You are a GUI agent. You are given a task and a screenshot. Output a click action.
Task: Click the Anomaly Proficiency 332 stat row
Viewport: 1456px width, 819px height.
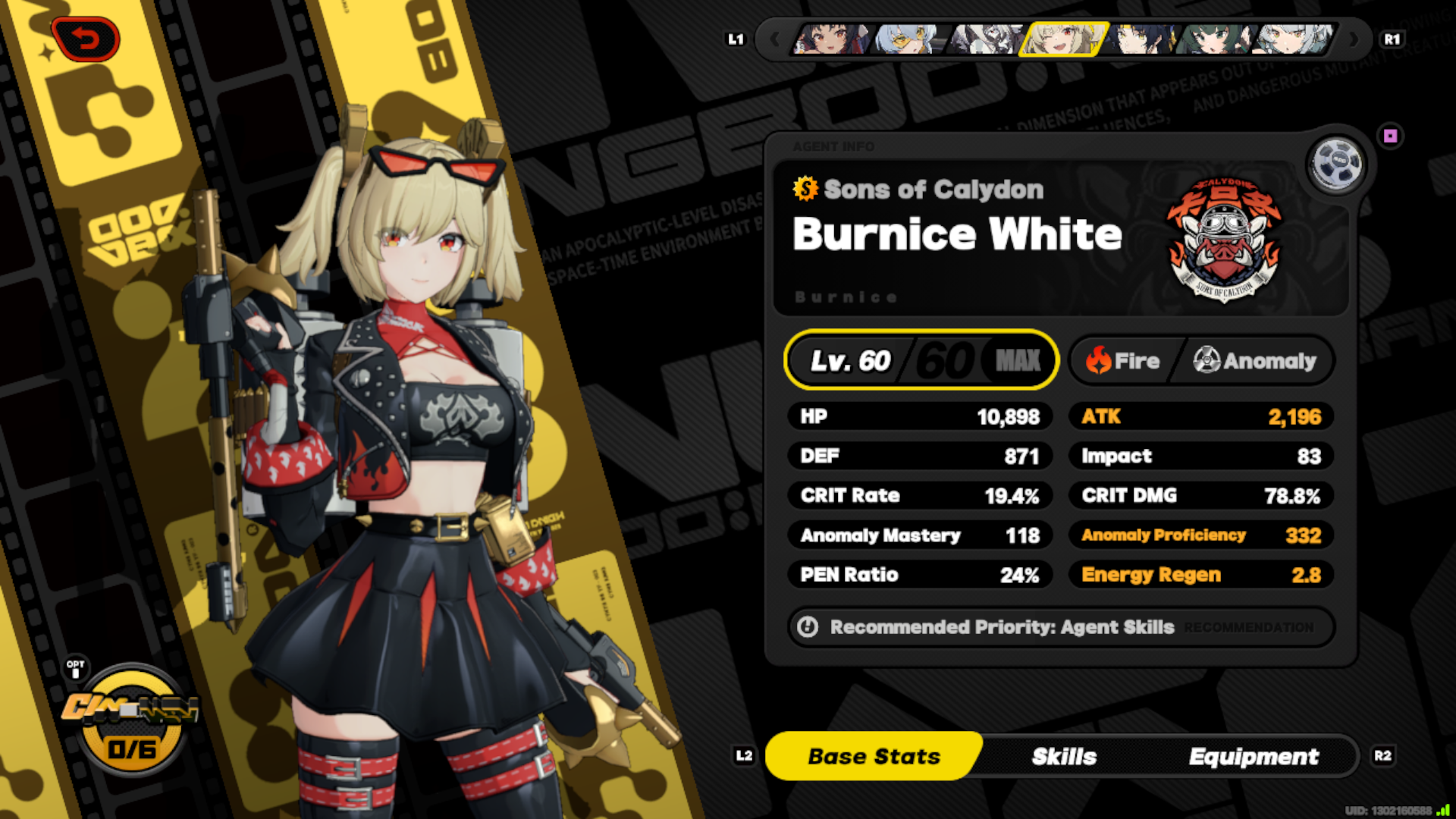(x=1200, y=535)
